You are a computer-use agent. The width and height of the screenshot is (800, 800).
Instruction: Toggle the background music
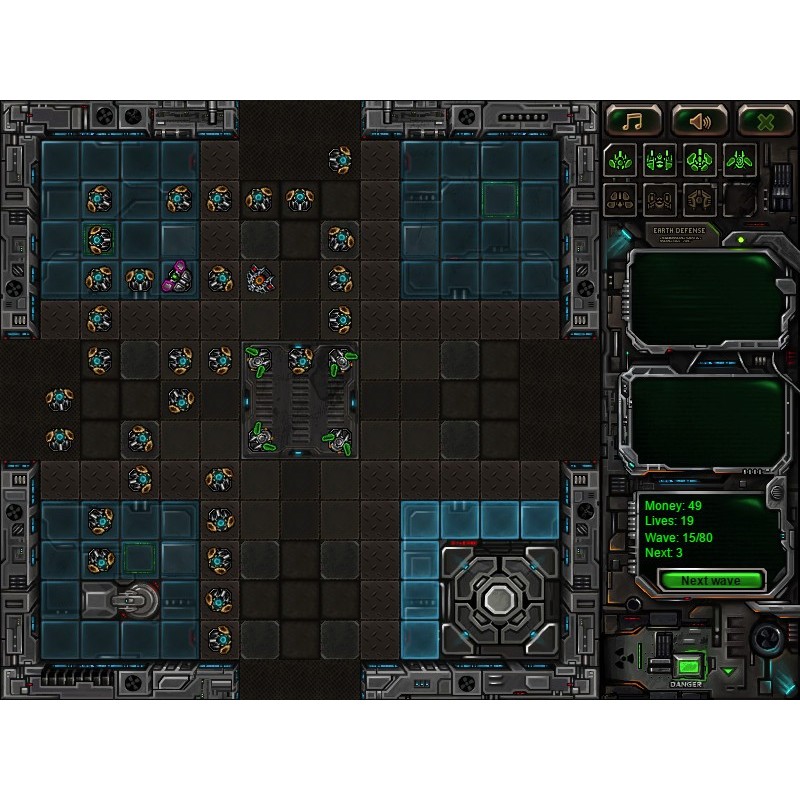point(632,121)
